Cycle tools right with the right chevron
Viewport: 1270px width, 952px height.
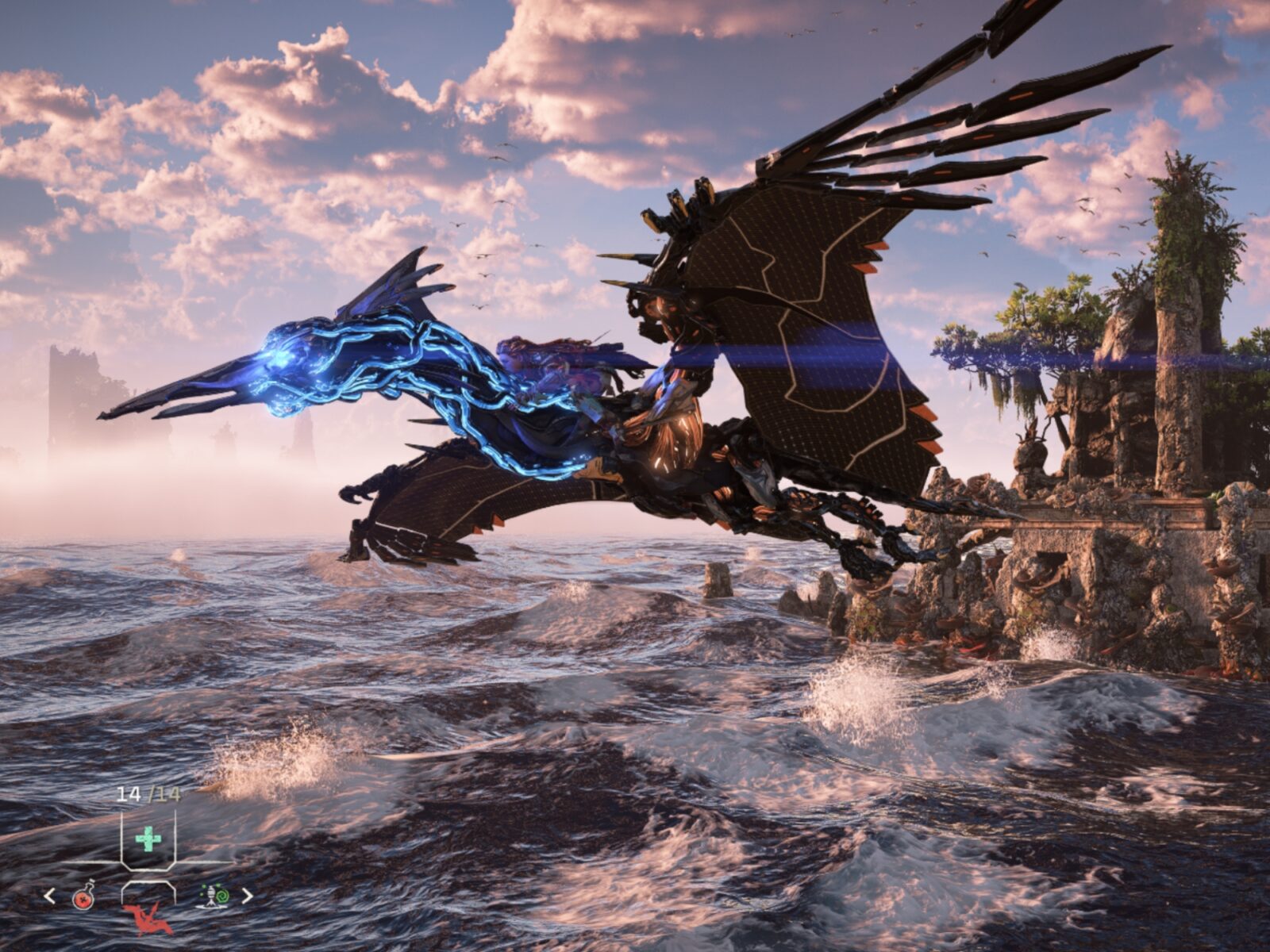(248, 895)
